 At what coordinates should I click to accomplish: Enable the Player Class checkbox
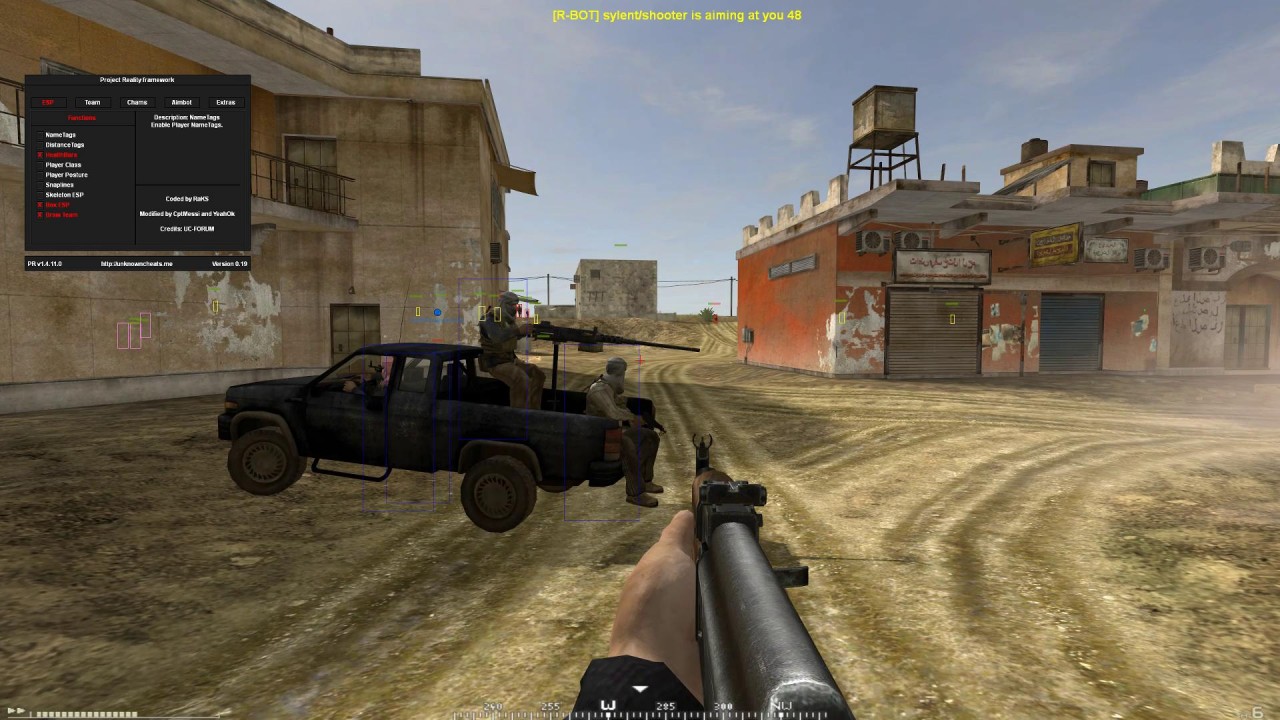pos(41,165)
